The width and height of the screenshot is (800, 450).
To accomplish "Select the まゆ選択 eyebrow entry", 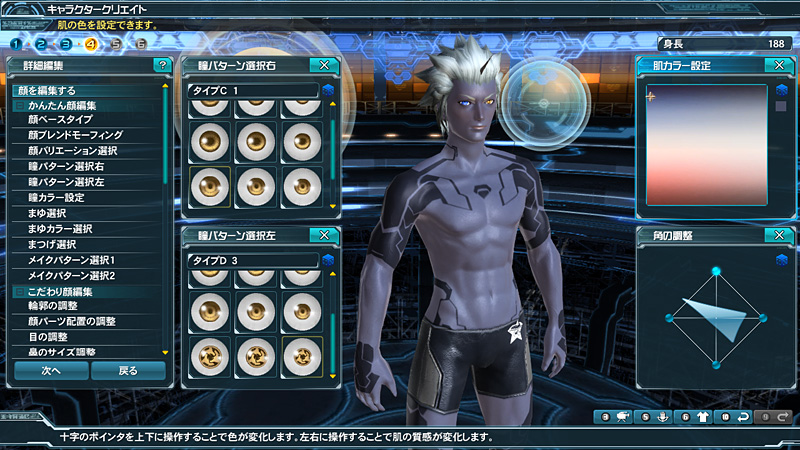I will click(47, 213).
